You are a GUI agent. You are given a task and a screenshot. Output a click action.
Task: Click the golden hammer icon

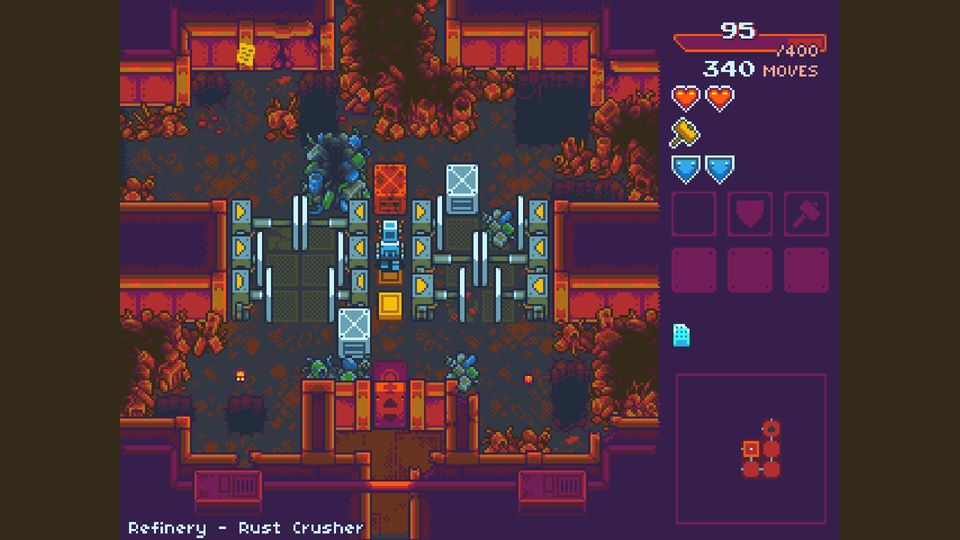685,133
